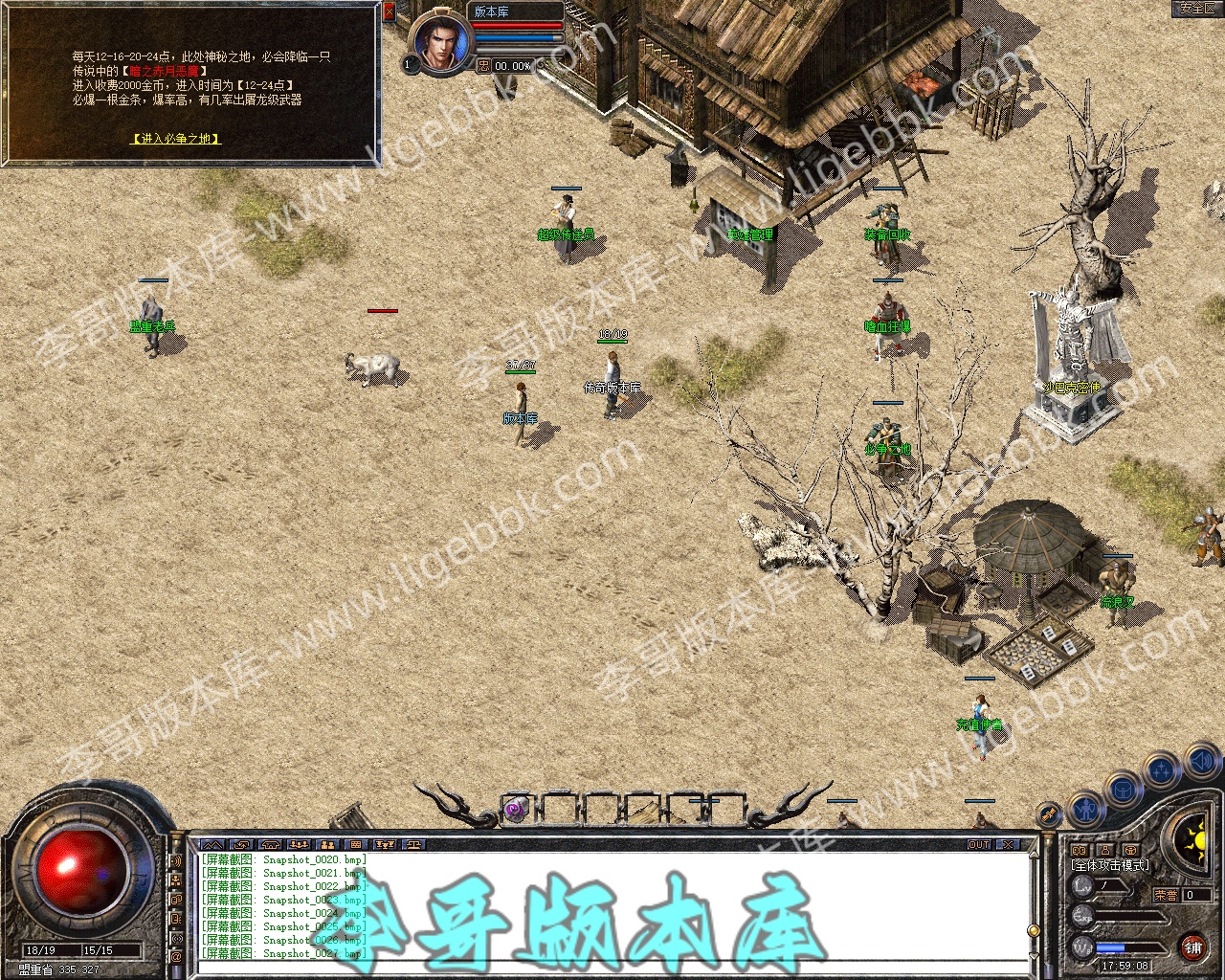This screenshot has height=980, width=1225.
Task: Open the player portrait
Action: point(442,42)
